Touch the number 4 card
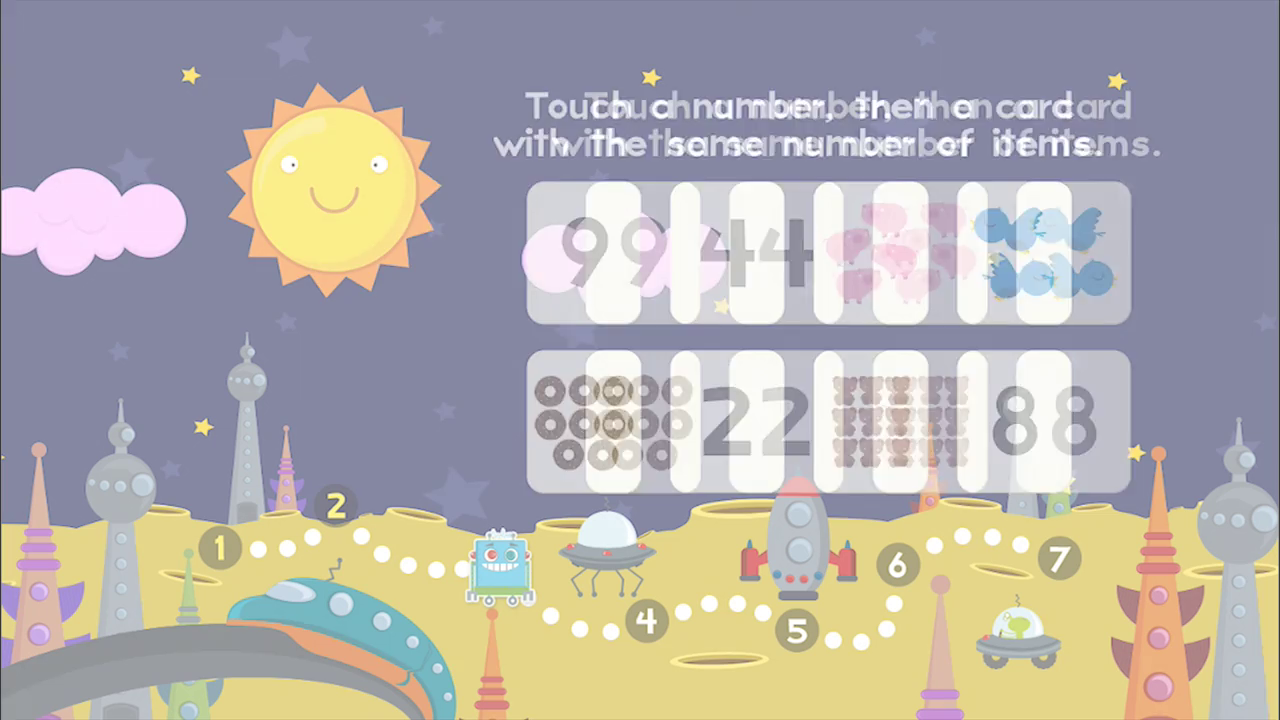This screenshot has height=720, width=1280. (755, 253)
